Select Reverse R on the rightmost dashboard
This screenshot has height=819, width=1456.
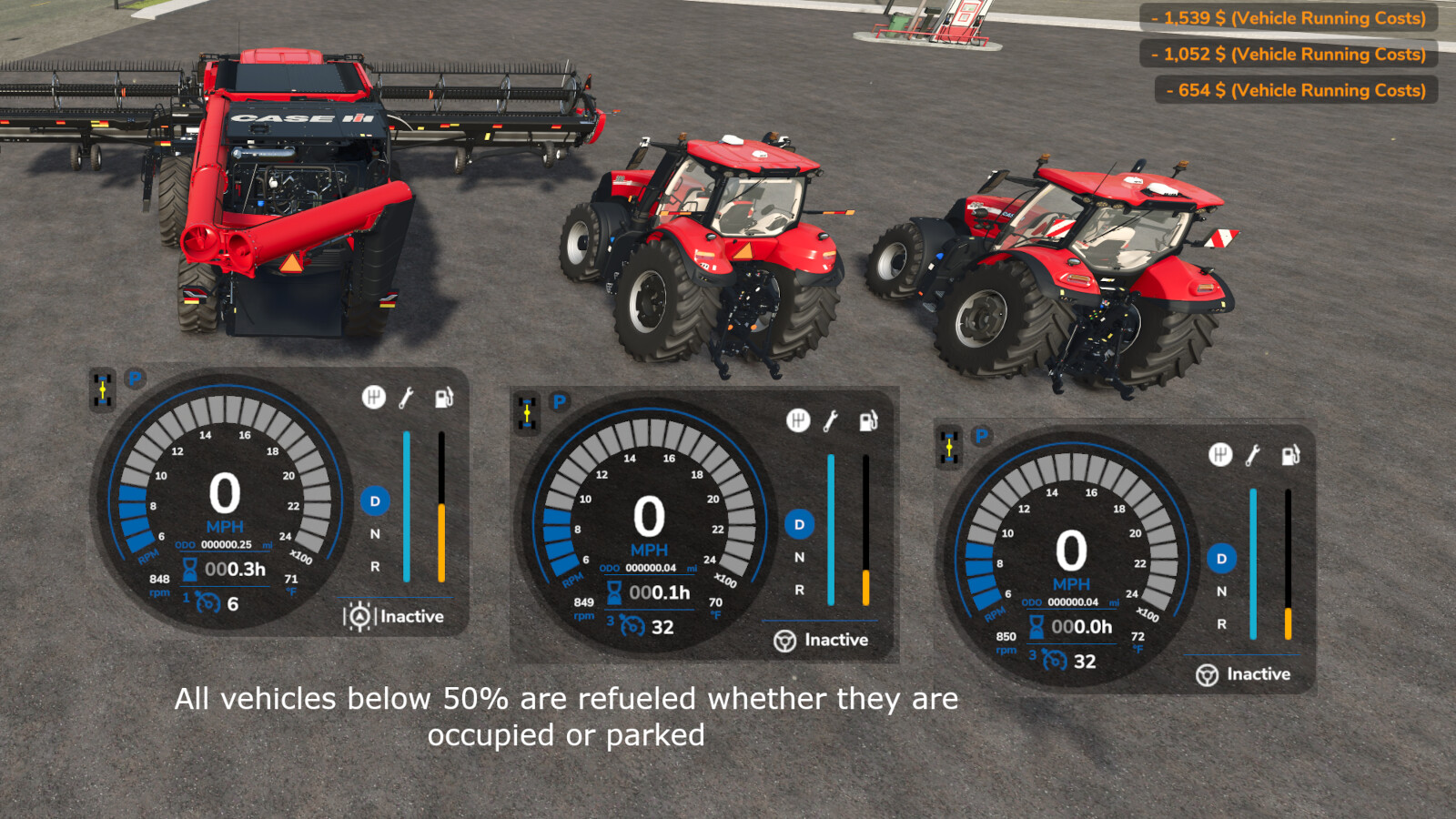coord(1220,622)
